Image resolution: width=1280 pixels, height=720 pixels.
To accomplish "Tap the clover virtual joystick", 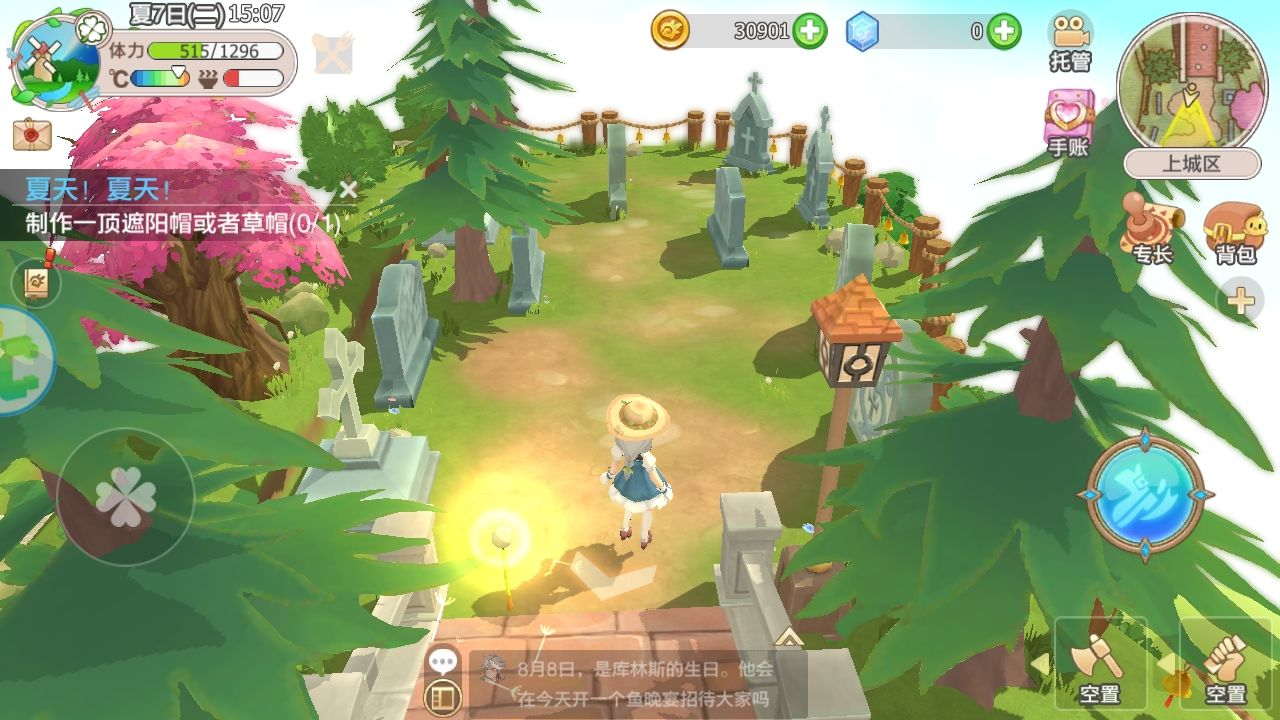I will coord(125,497).
